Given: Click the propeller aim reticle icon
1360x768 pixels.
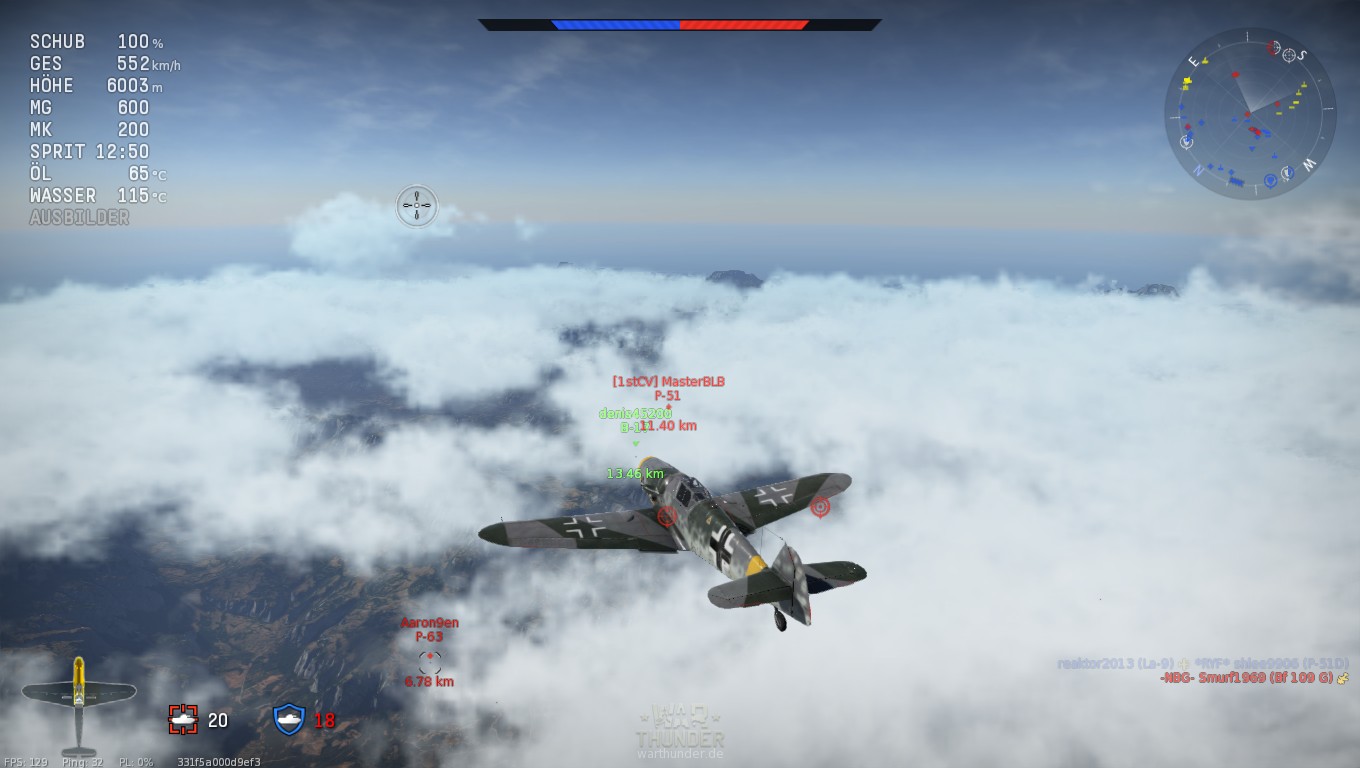Looking at the screenshot, I should pyautogui.click(x=416, y=206).
